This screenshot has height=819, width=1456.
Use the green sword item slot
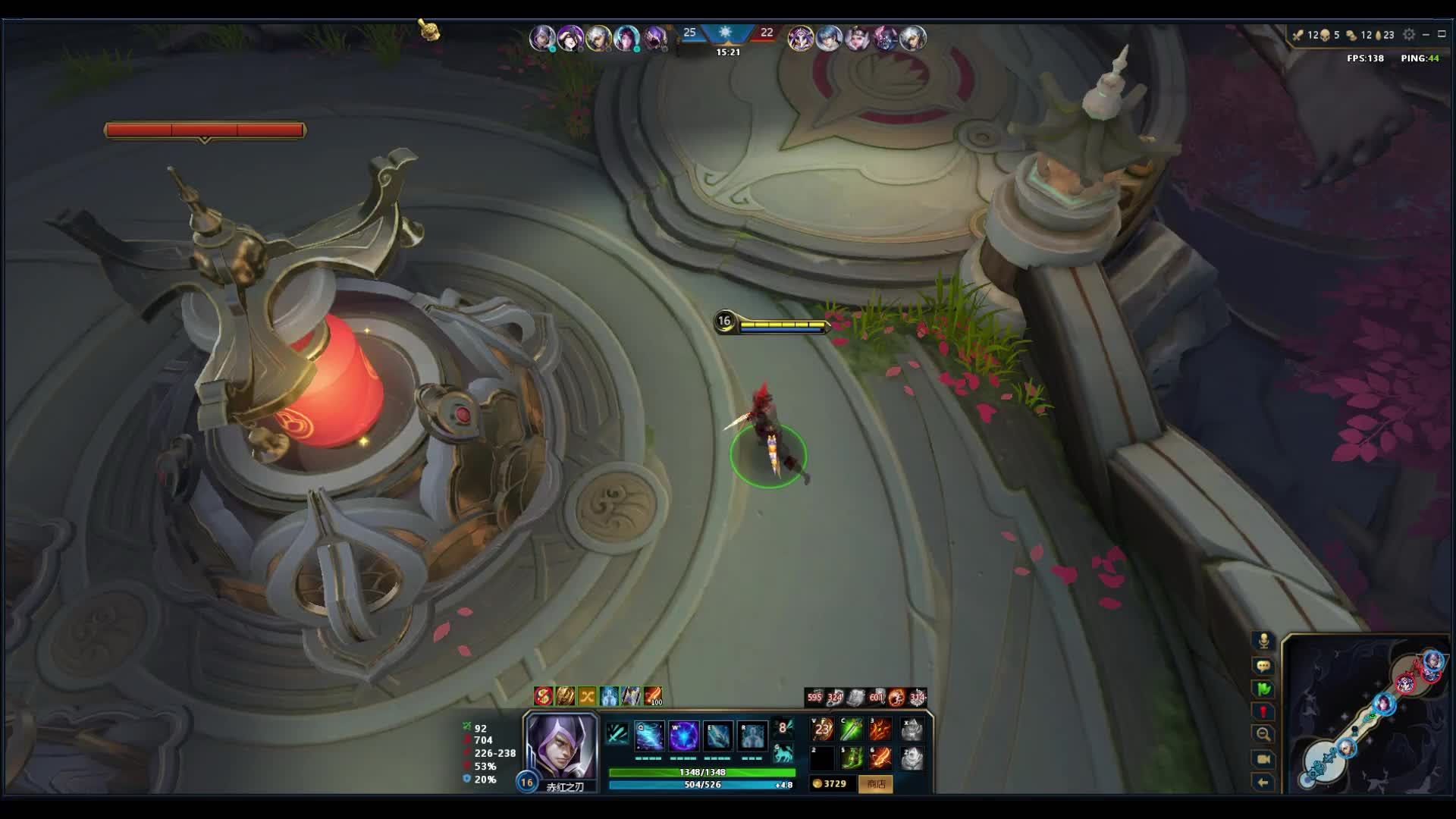[x=852, y=730]
